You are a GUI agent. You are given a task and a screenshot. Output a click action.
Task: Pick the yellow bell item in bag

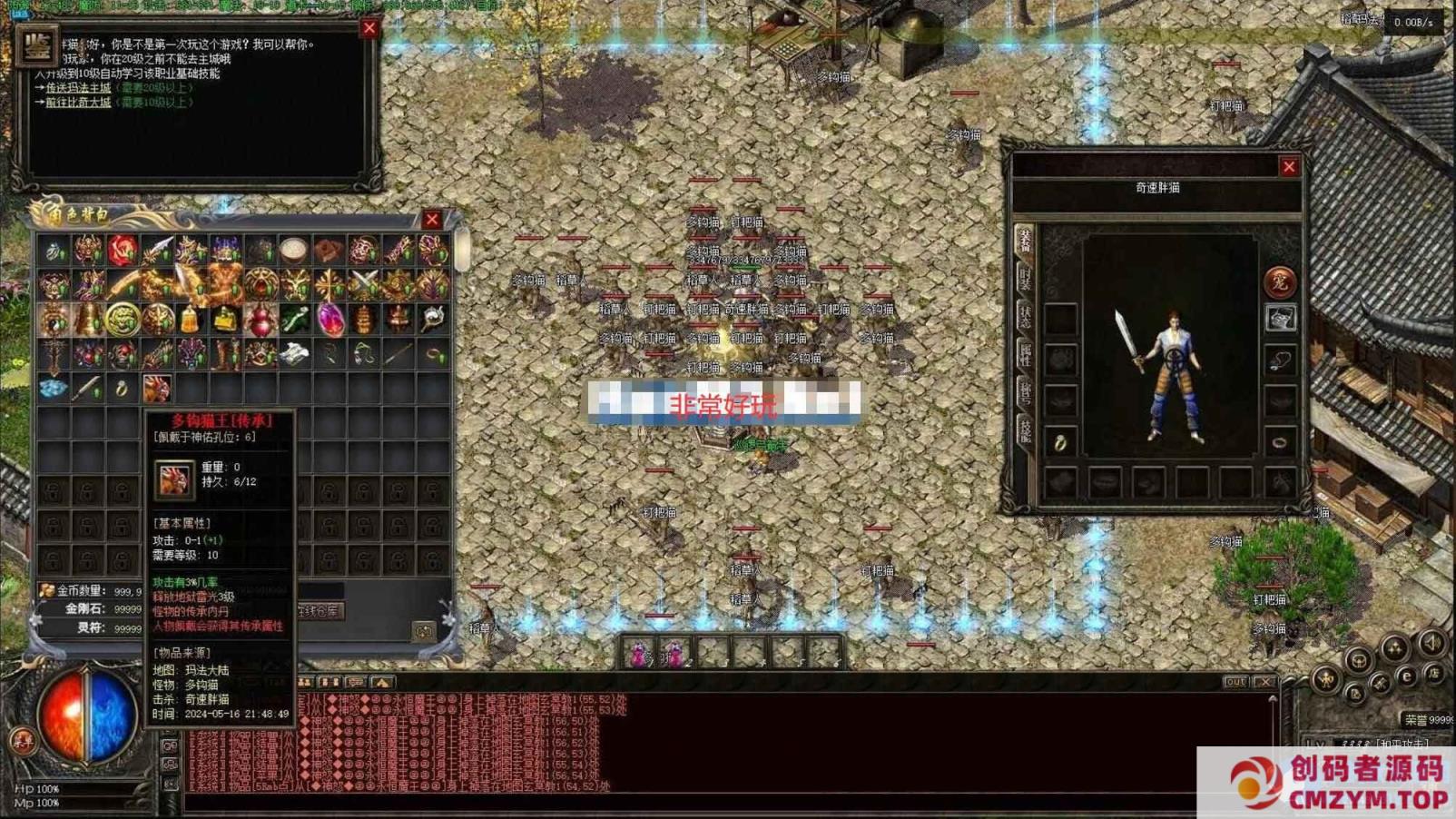coord(190,320)
